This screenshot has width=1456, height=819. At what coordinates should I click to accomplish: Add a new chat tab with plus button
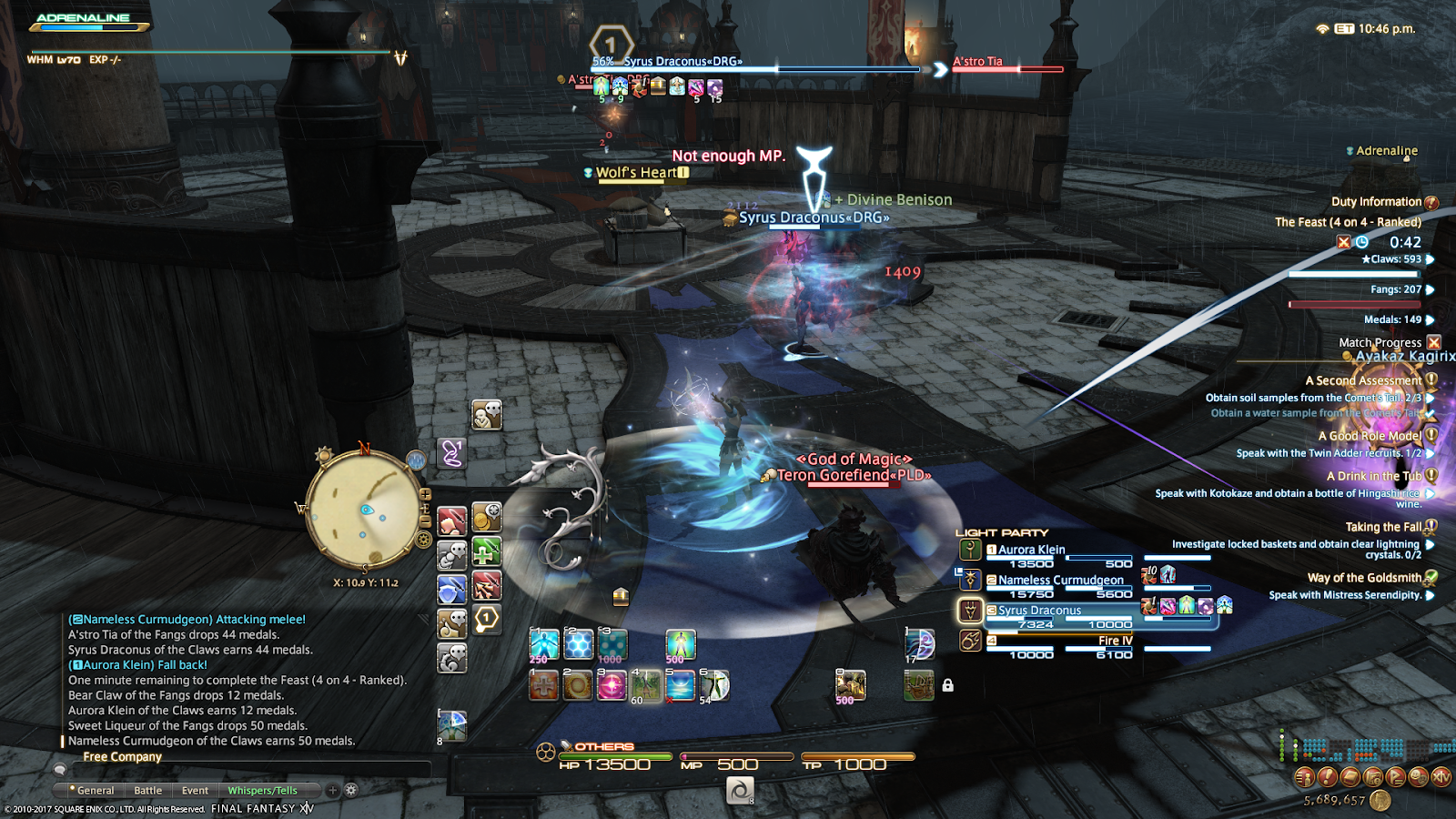333,790
